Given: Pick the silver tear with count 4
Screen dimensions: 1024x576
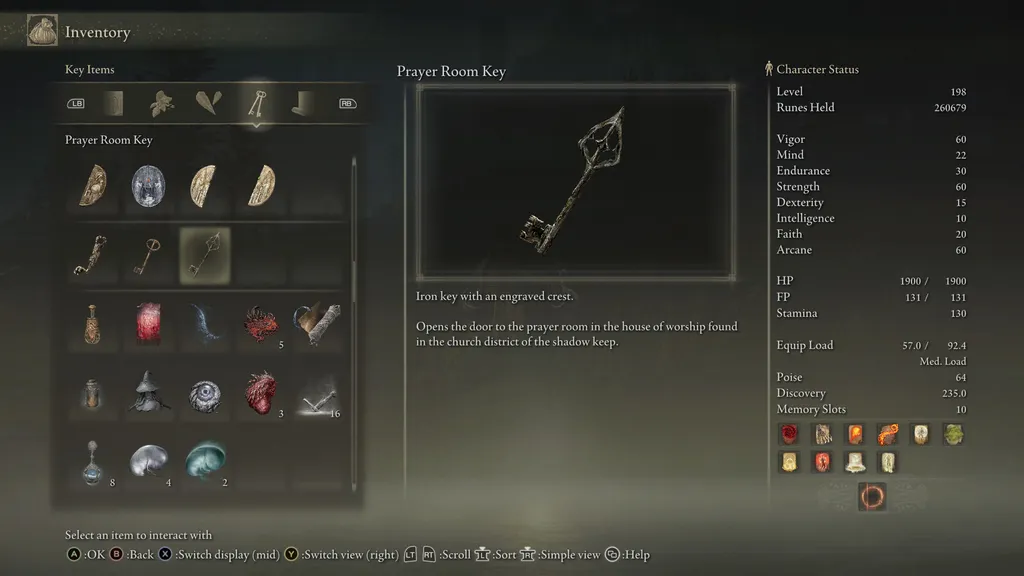Looking at the screenshot, I should click(149, 462).
